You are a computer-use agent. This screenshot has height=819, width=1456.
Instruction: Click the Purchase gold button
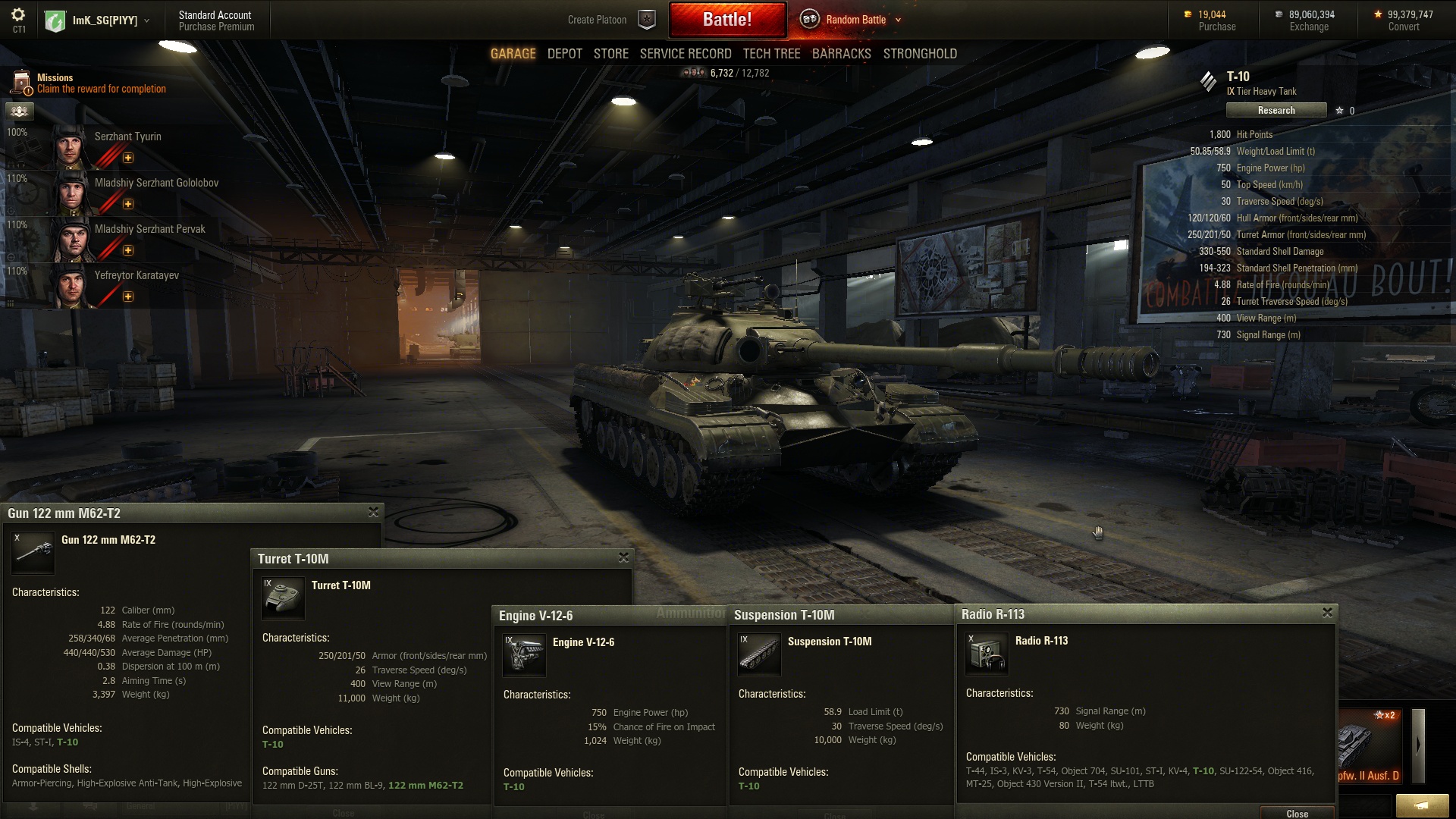(1216, 27)
